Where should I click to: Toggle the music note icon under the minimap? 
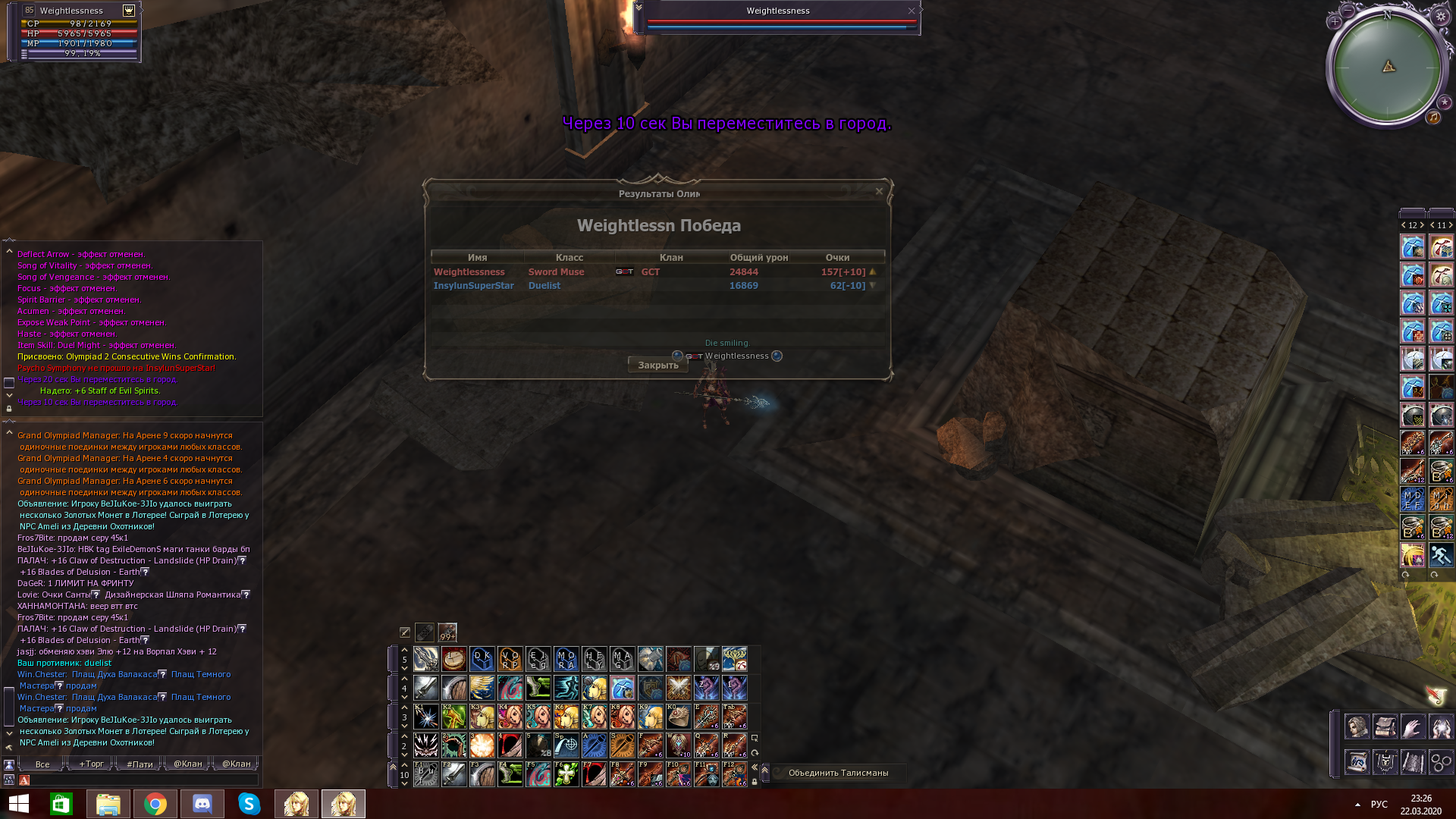(1434, 118)
